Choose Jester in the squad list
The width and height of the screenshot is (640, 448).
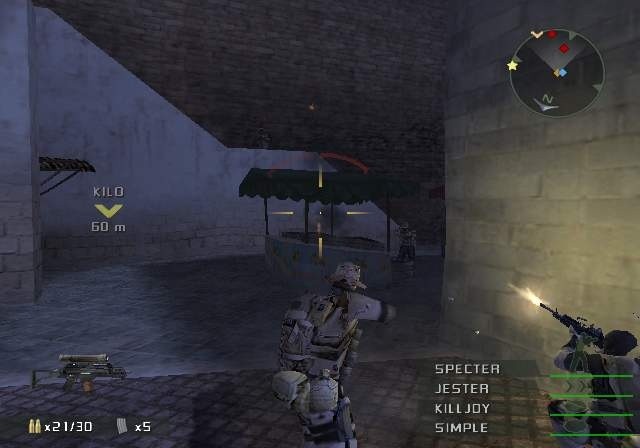[x=462, y=389]
